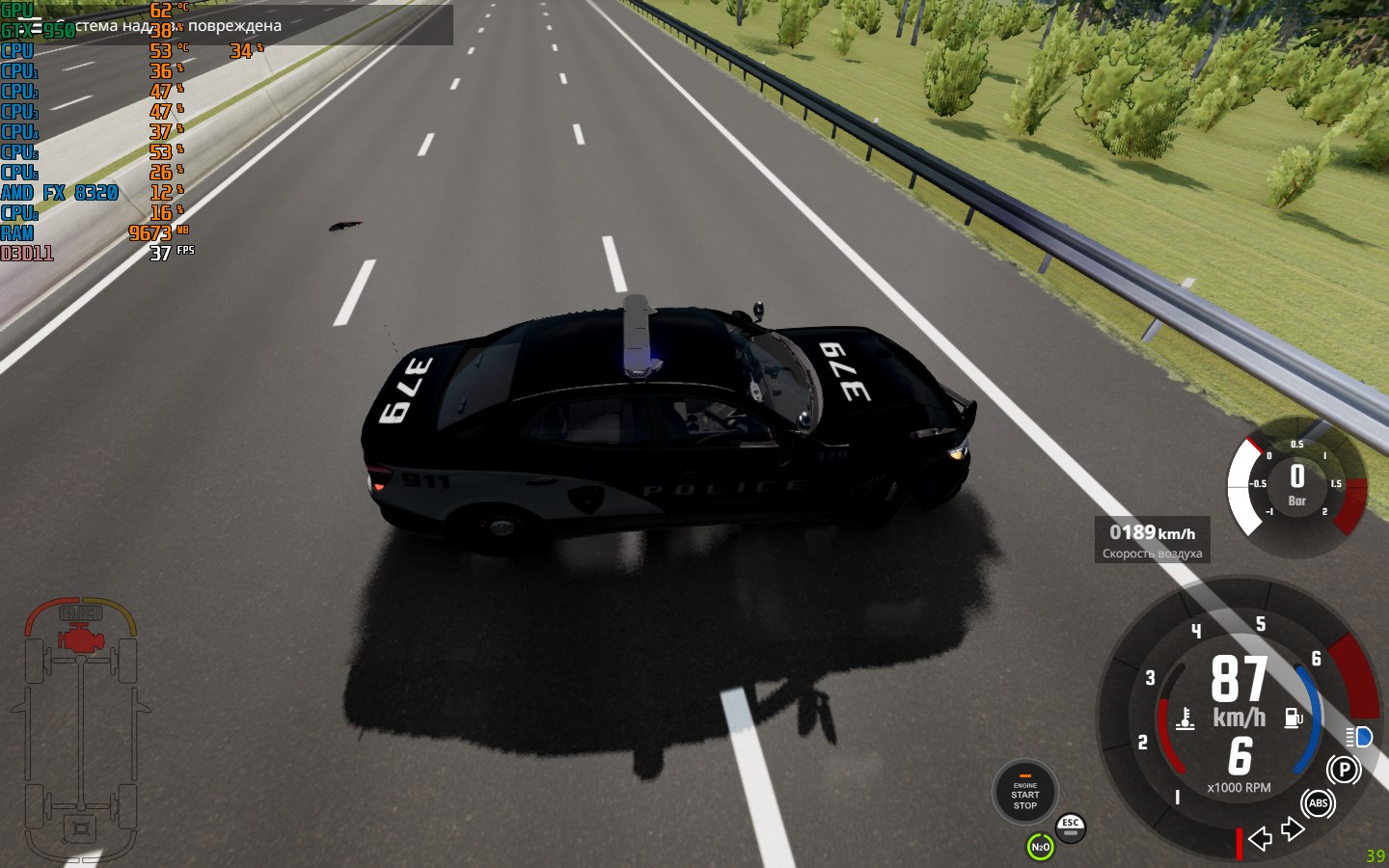Click the Engine Start Stop button
The width and height of the screenshot is (1389, 868).
(1024, 794)
